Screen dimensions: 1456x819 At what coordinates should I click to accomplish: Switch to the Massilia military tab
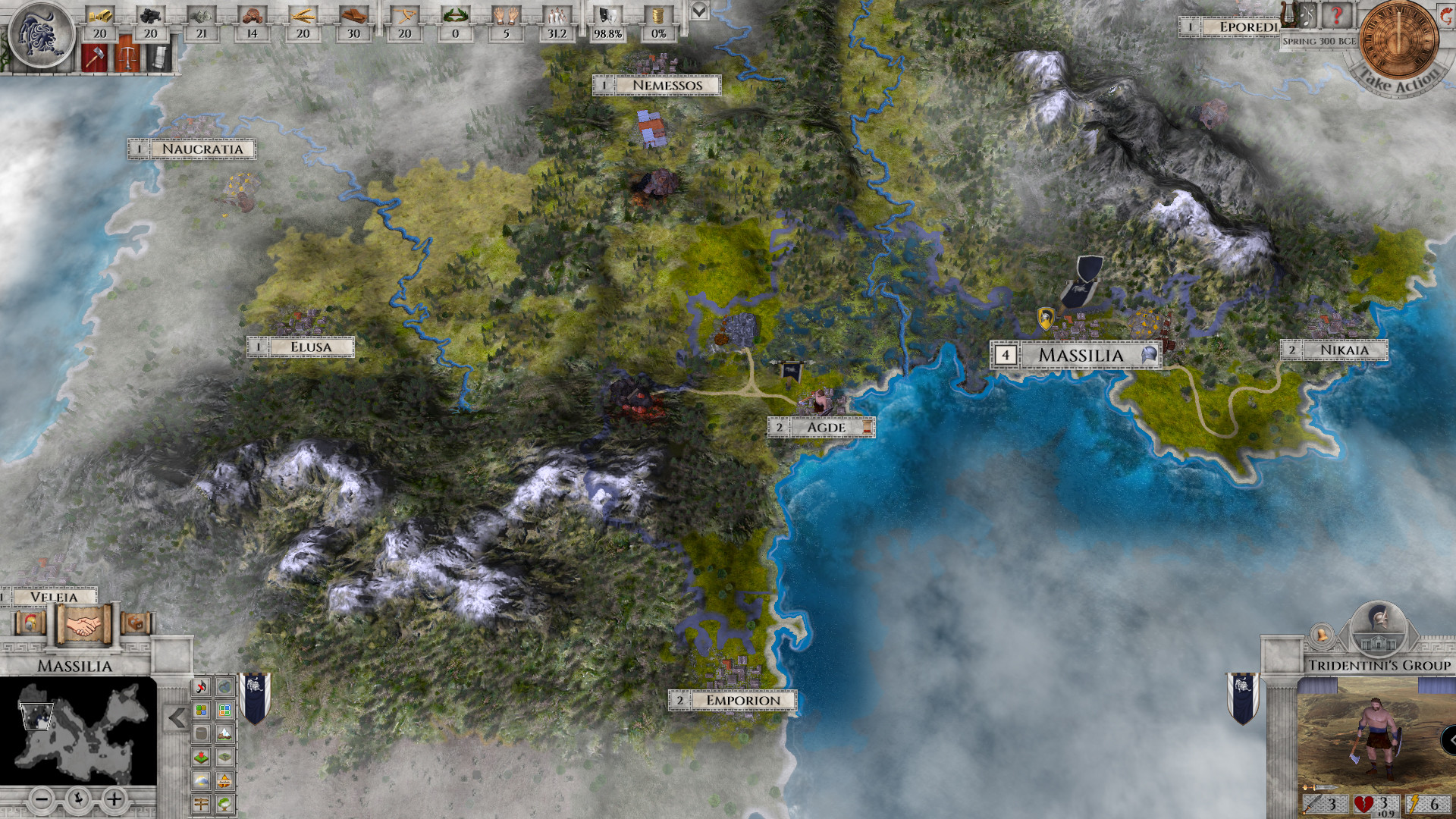coord(30,623)
